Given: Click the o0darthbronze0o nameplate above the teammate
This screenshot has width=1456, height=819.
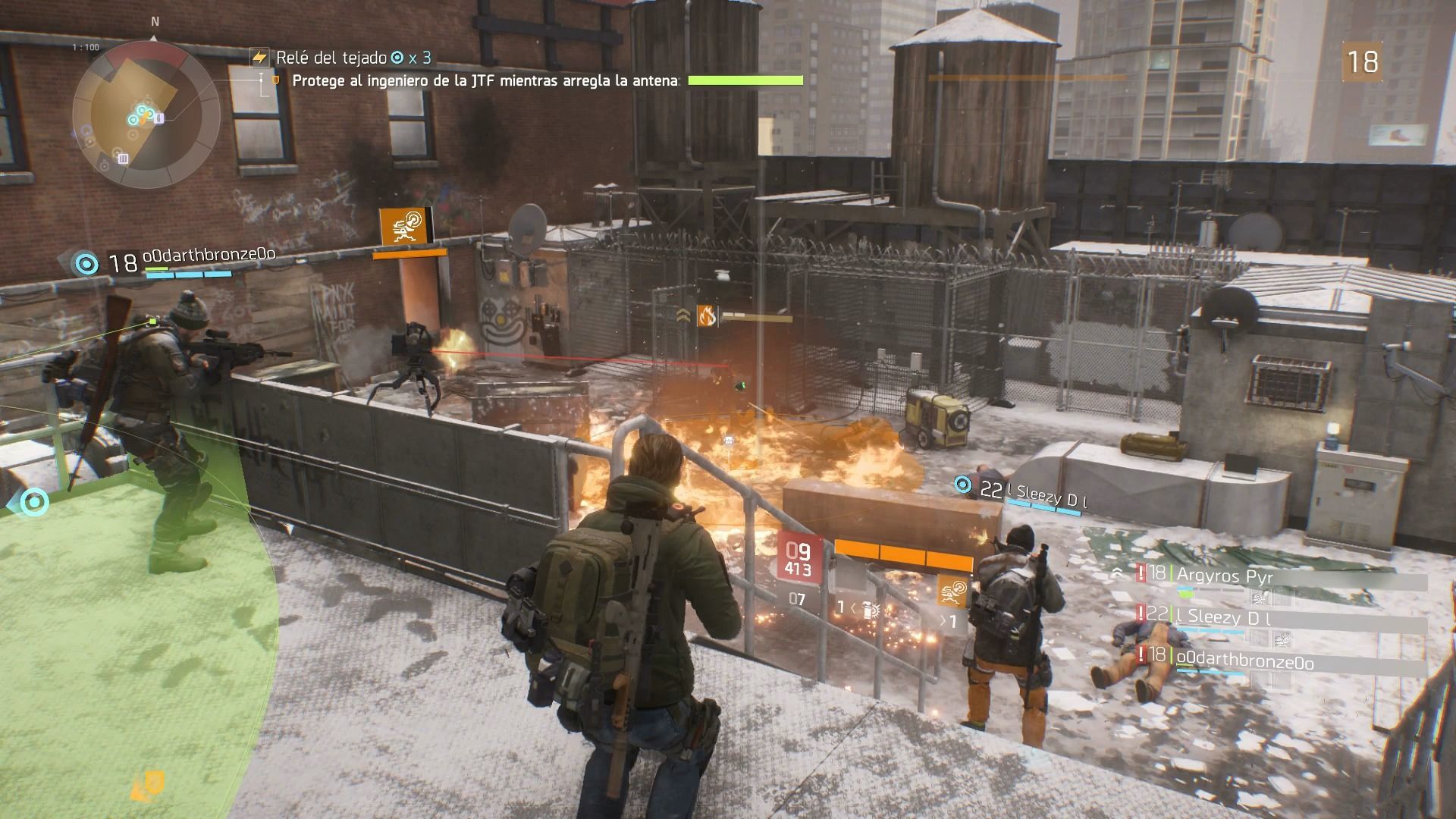Looking at the screenshot, I should (208, 256).
